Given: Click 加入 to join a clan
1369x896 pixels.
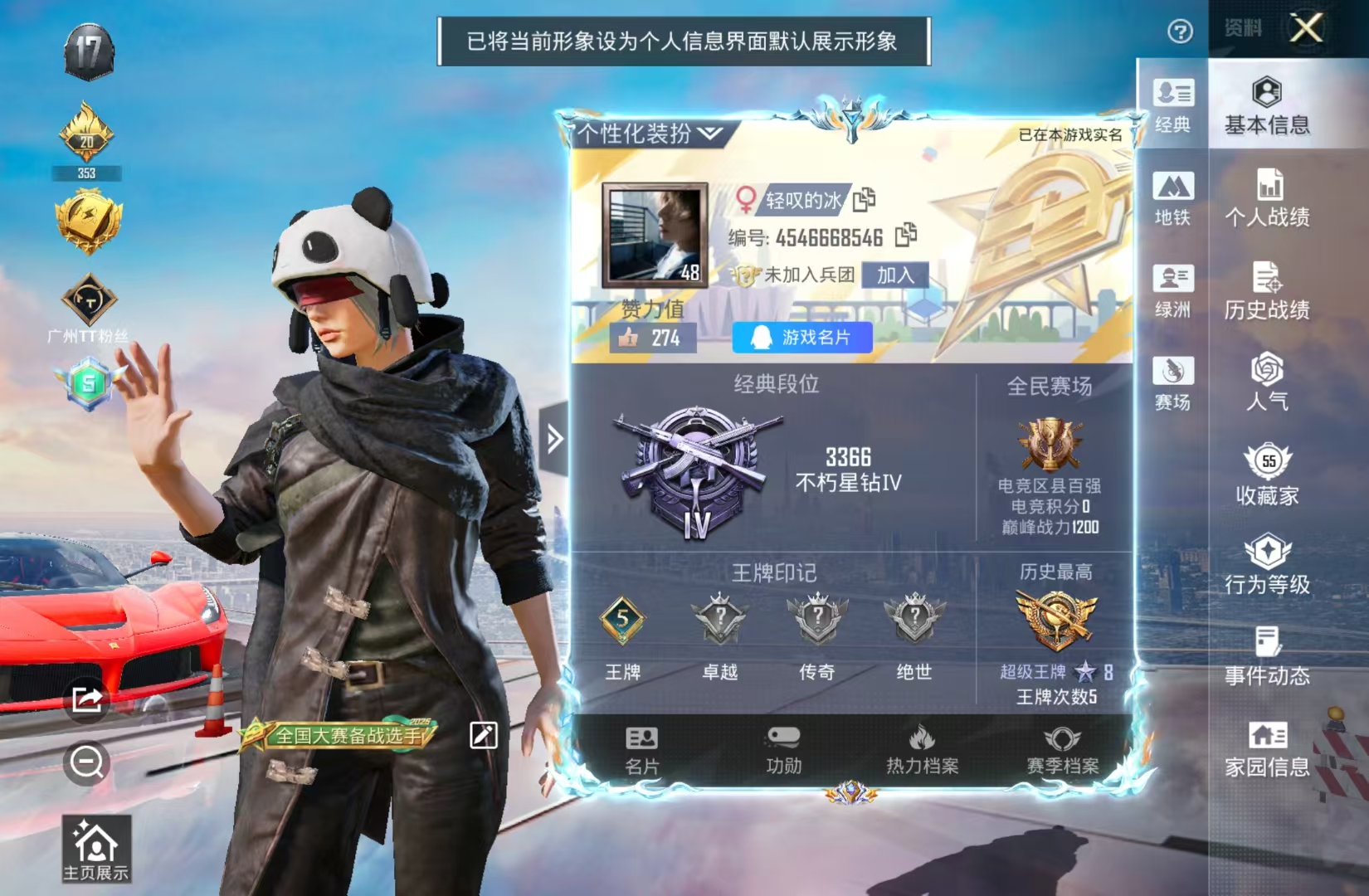Looking at the screenshot, I should [x=894, y=275].
